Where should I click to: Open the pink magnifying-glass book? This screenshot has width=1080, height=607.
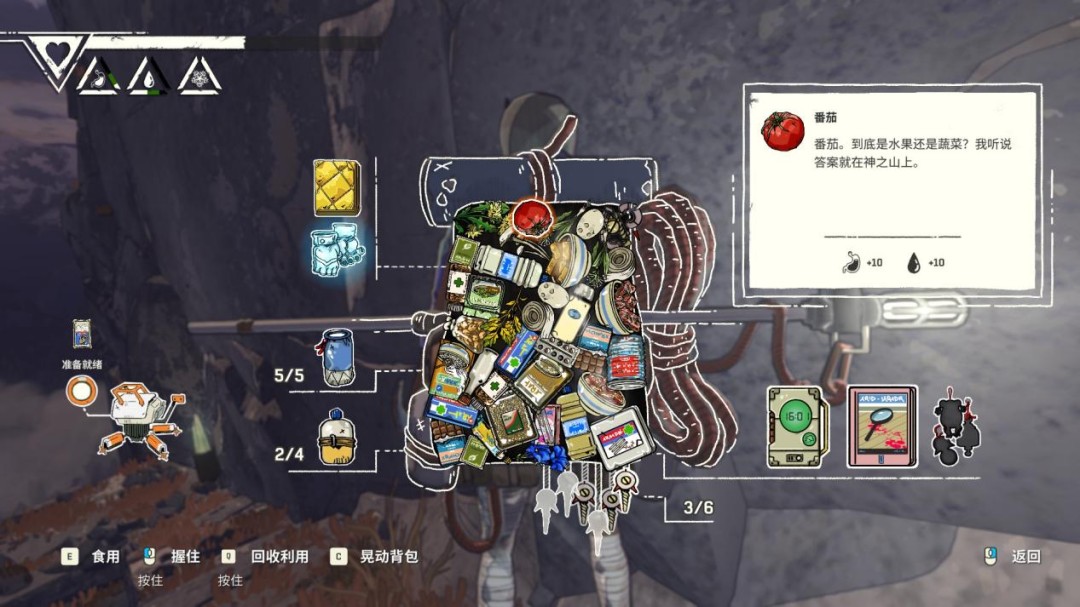coord(881,426)
